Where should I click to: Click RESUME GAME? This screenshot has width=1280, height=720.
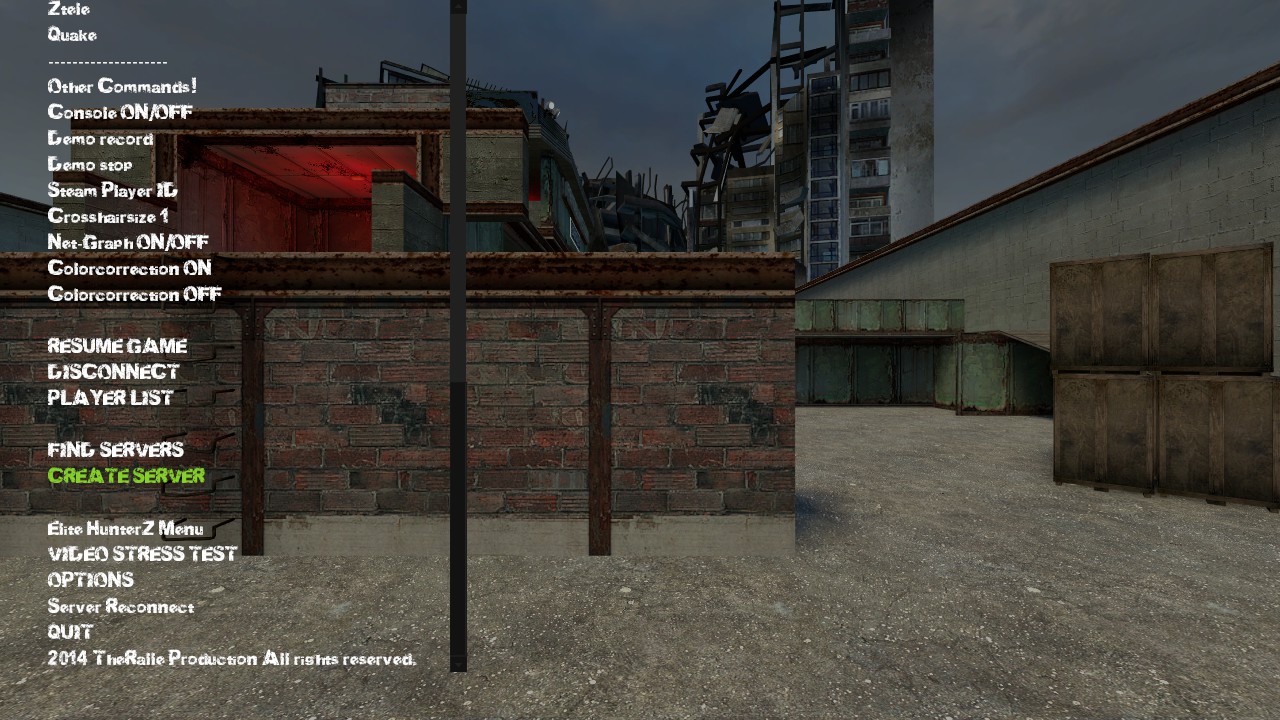pyautogui.click(x=117, y=347)
